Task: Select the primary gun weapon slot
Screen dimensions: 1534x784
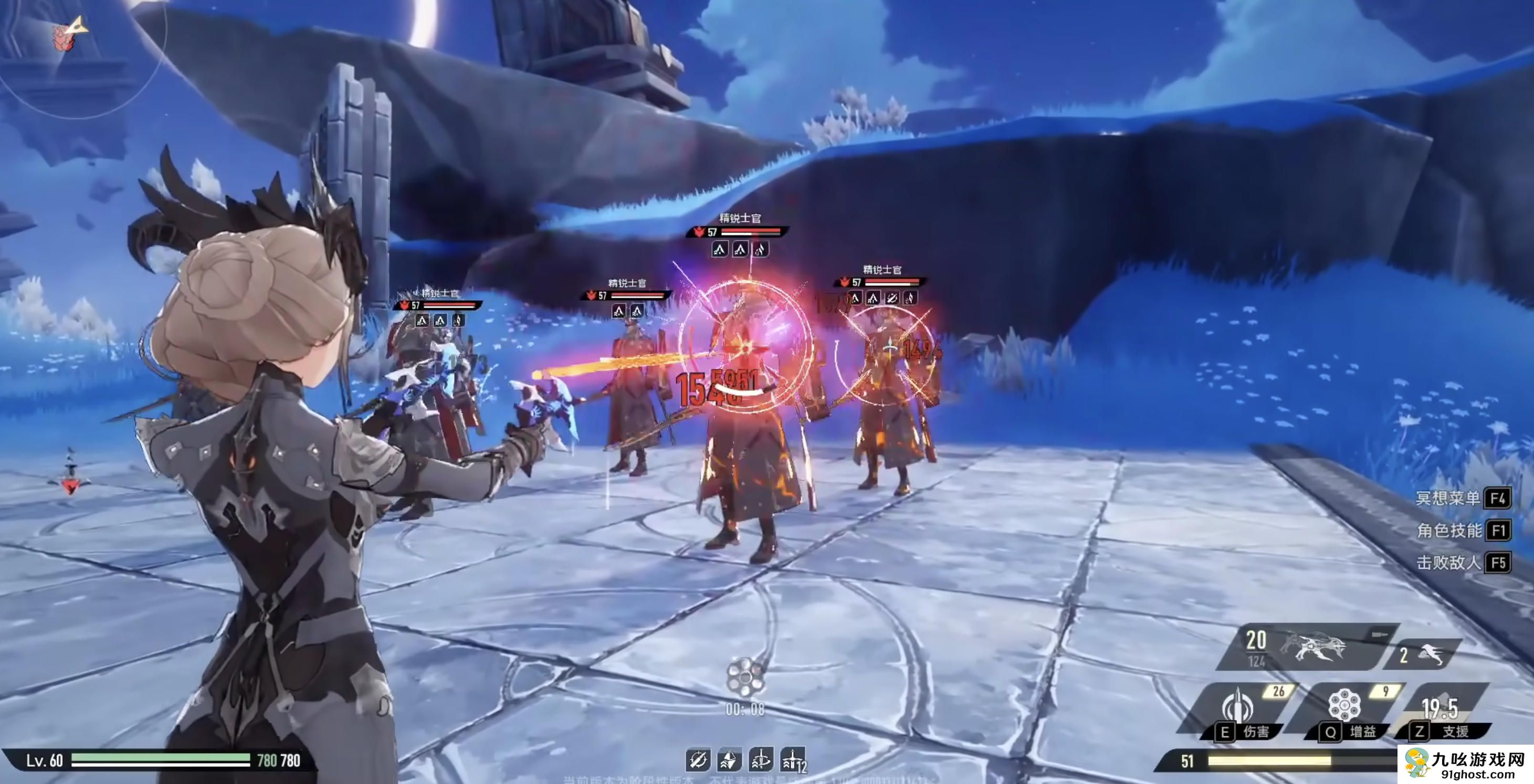Action: point(1305,647)
